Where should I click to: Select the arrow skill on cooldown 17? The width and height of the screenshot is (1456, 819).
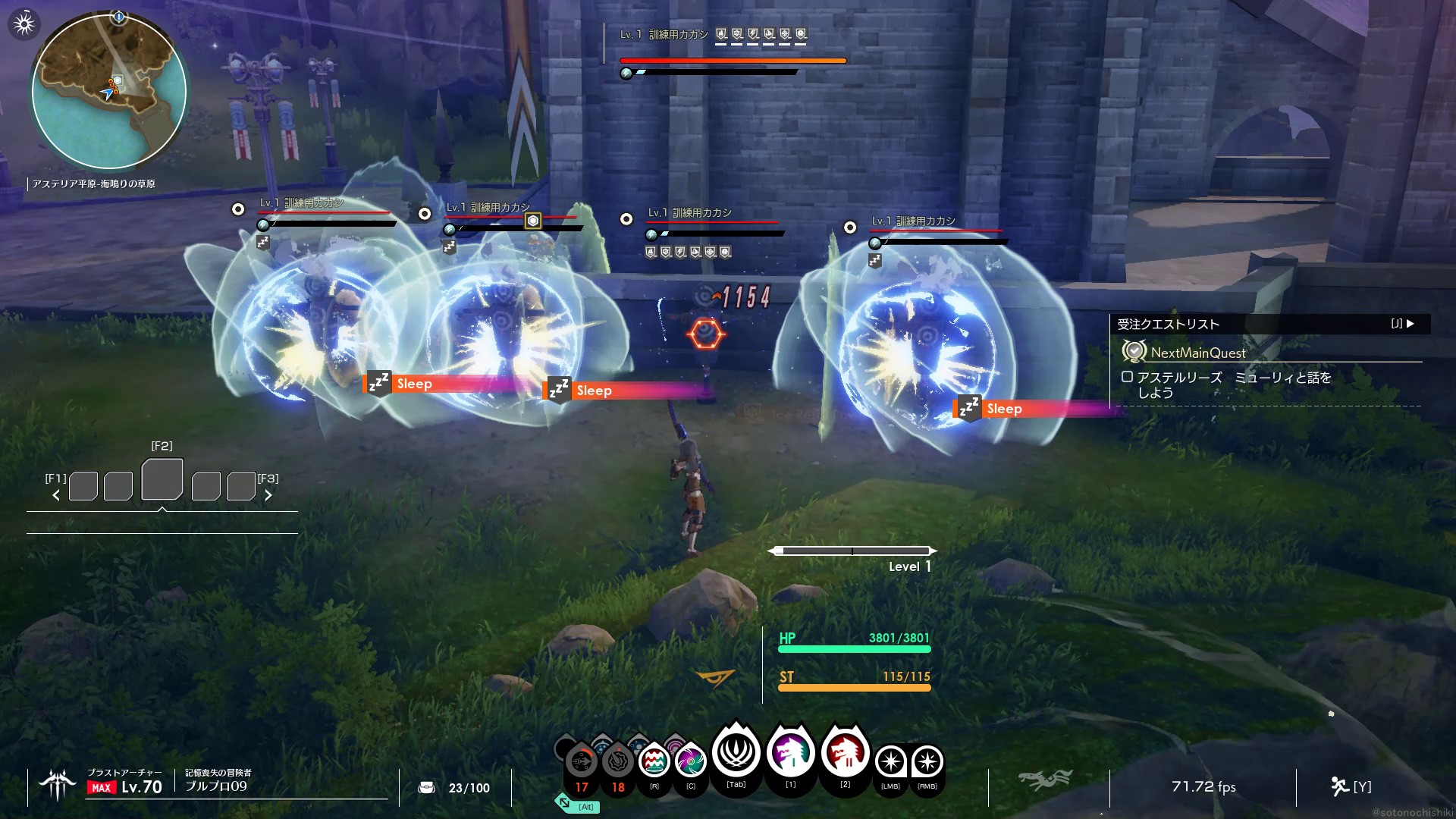(582, 761)
